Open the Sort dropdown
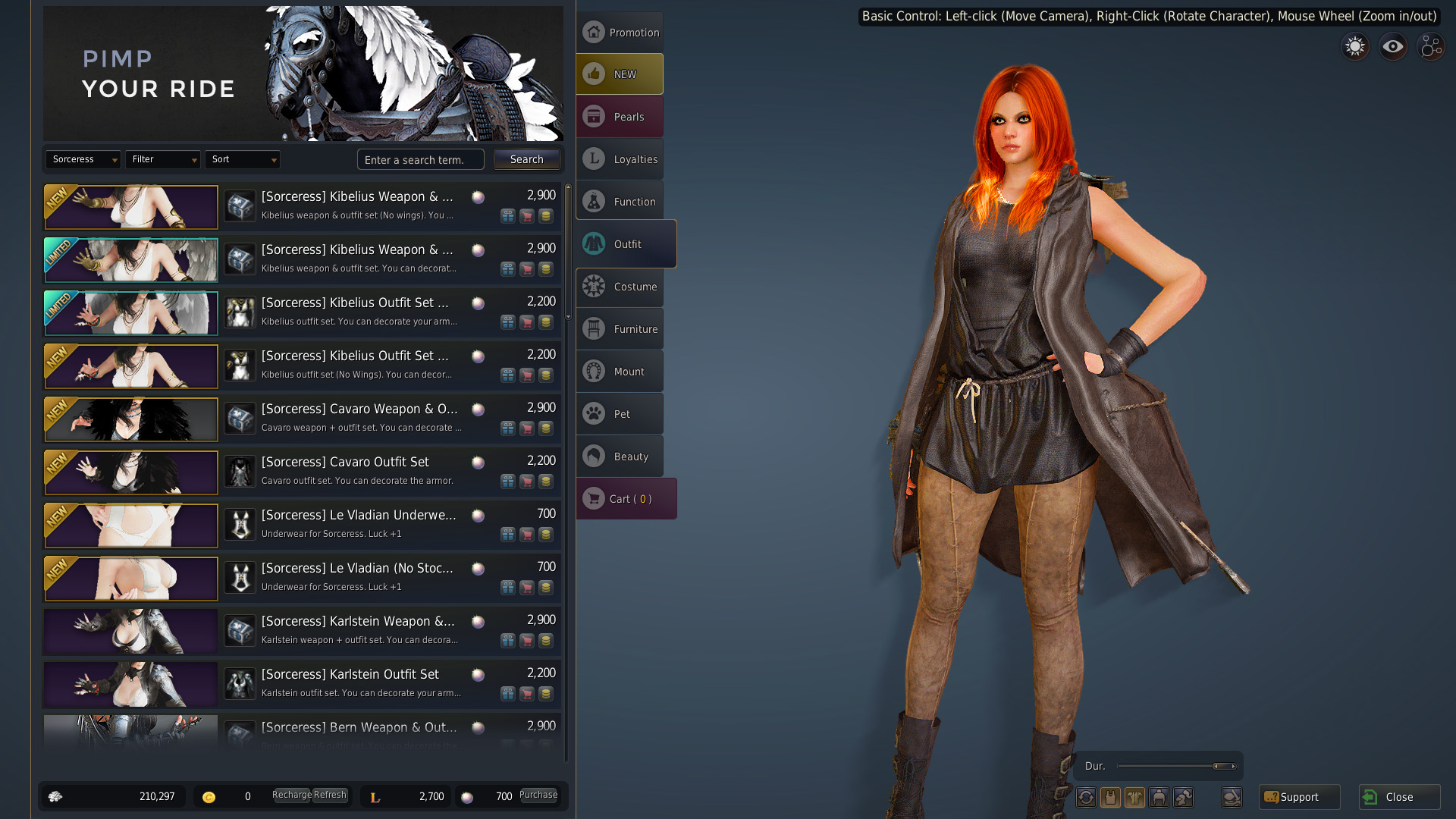 [x=242, y=159]
